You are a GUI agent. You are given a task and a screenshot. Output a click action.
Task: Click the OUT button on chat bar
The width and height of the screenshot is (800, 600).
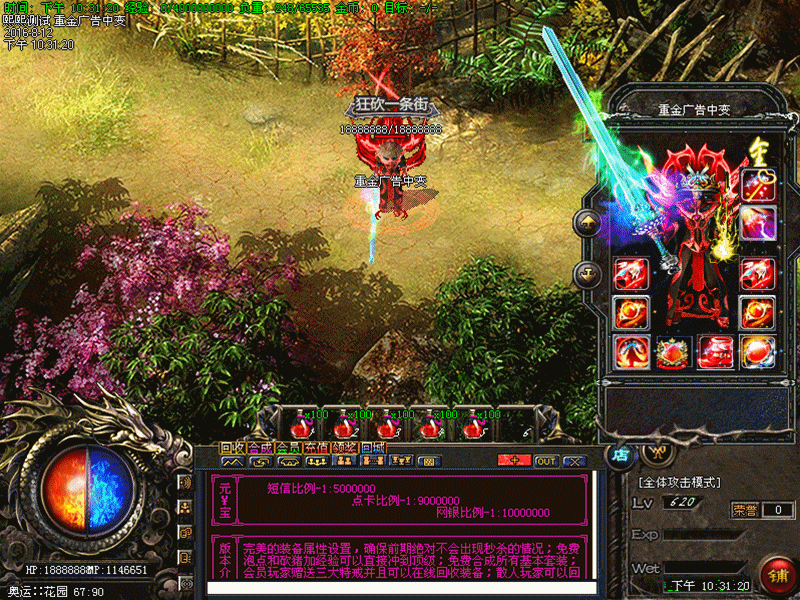546,461
